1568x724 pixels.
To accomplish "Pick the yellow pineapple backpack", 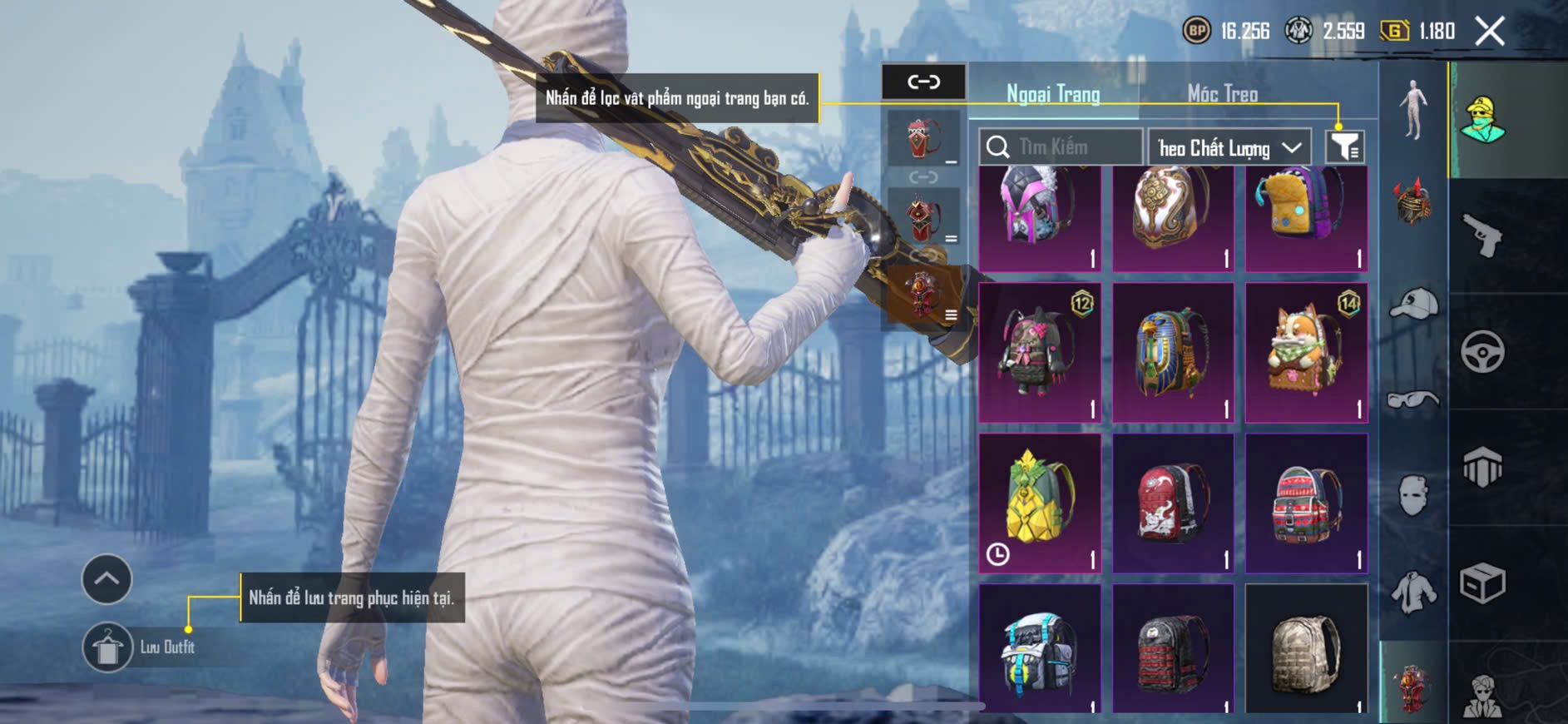I will (1040, 503).
